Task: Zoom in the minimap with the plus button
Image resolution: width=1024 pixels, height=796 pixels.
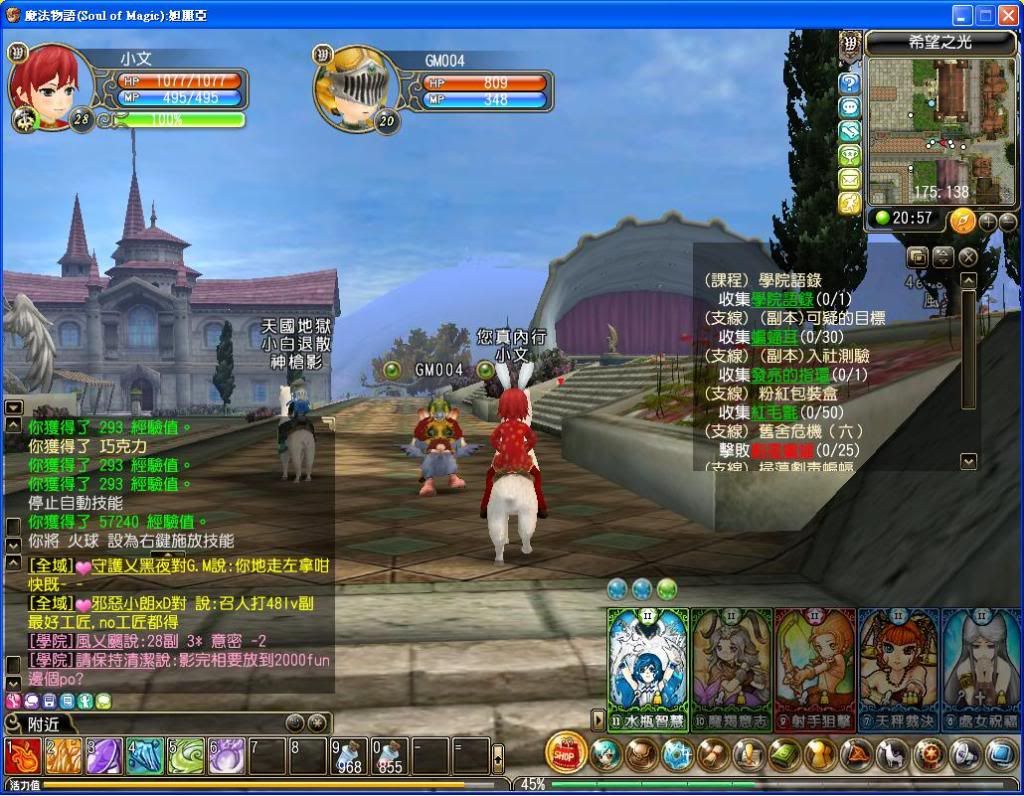Action: [987, 222]
